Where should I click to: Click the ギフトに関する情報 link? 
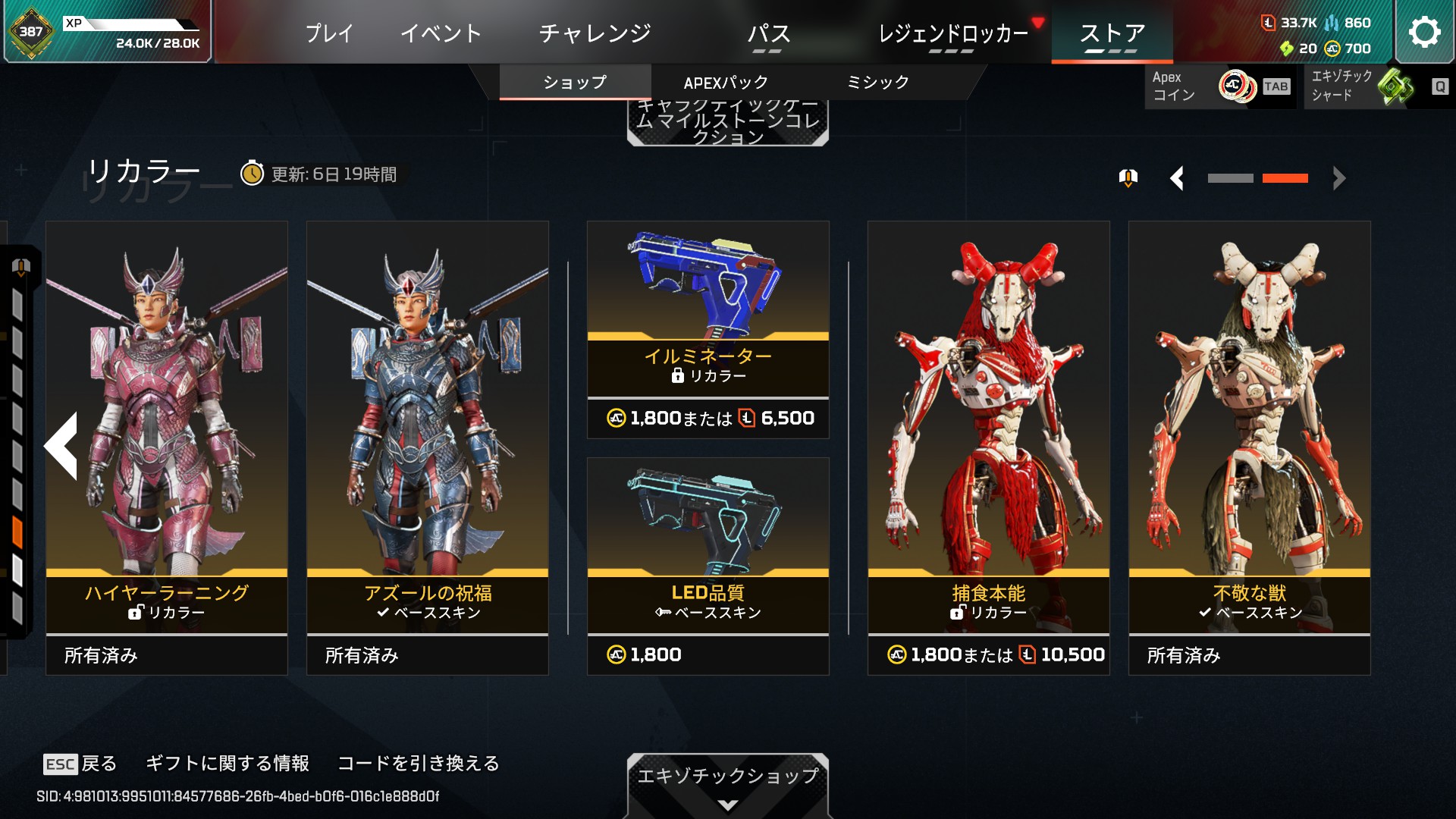click(227, 763)
